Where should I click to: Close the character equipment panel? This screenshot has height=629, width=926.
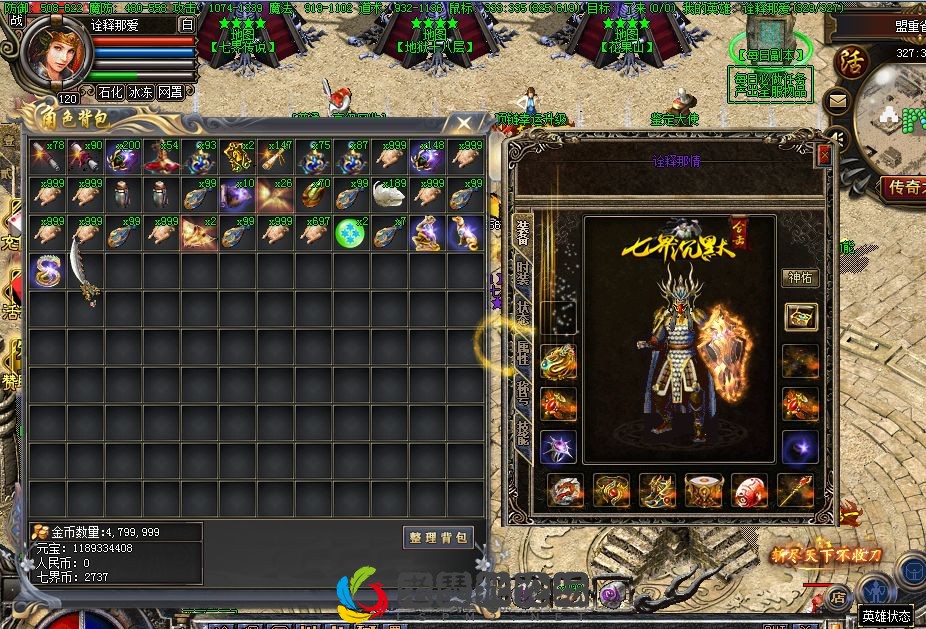point(824,156)
